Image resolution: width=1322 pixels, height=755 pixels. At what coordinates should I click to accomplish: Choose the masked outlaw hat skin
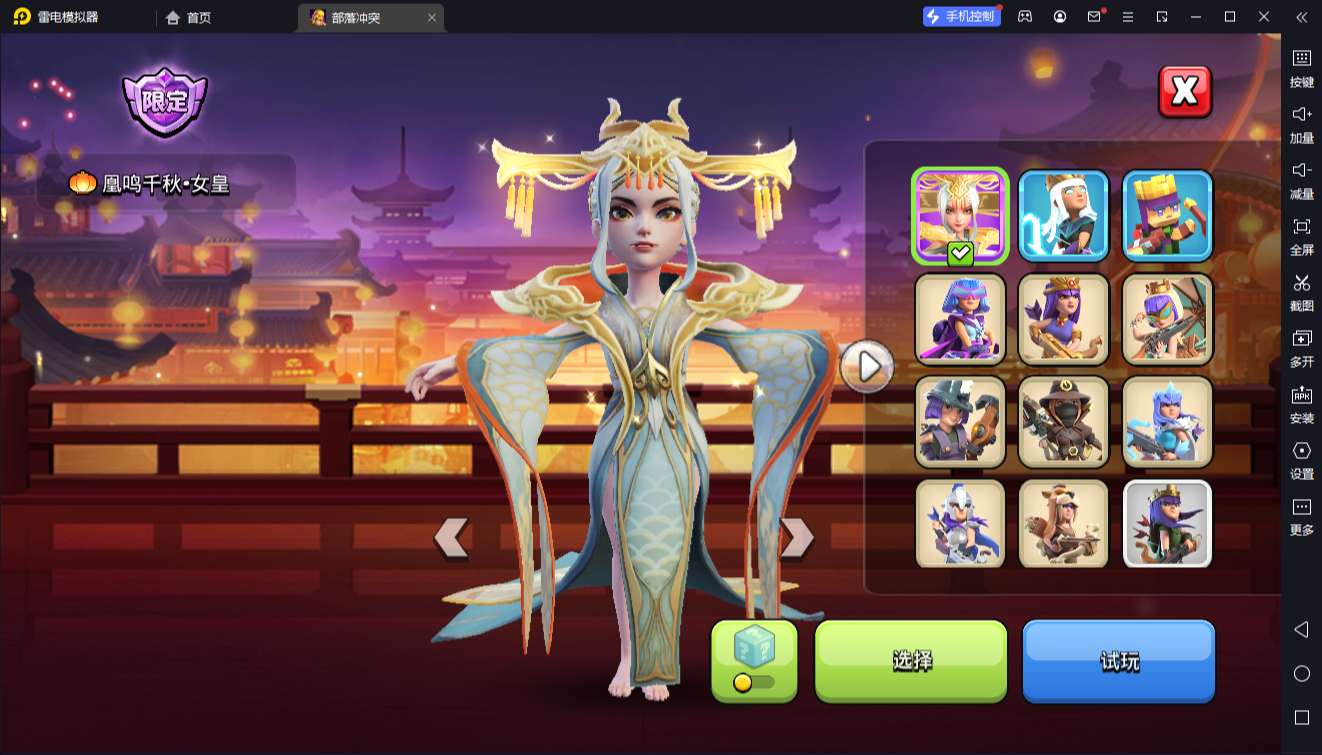coord(1063,422)
